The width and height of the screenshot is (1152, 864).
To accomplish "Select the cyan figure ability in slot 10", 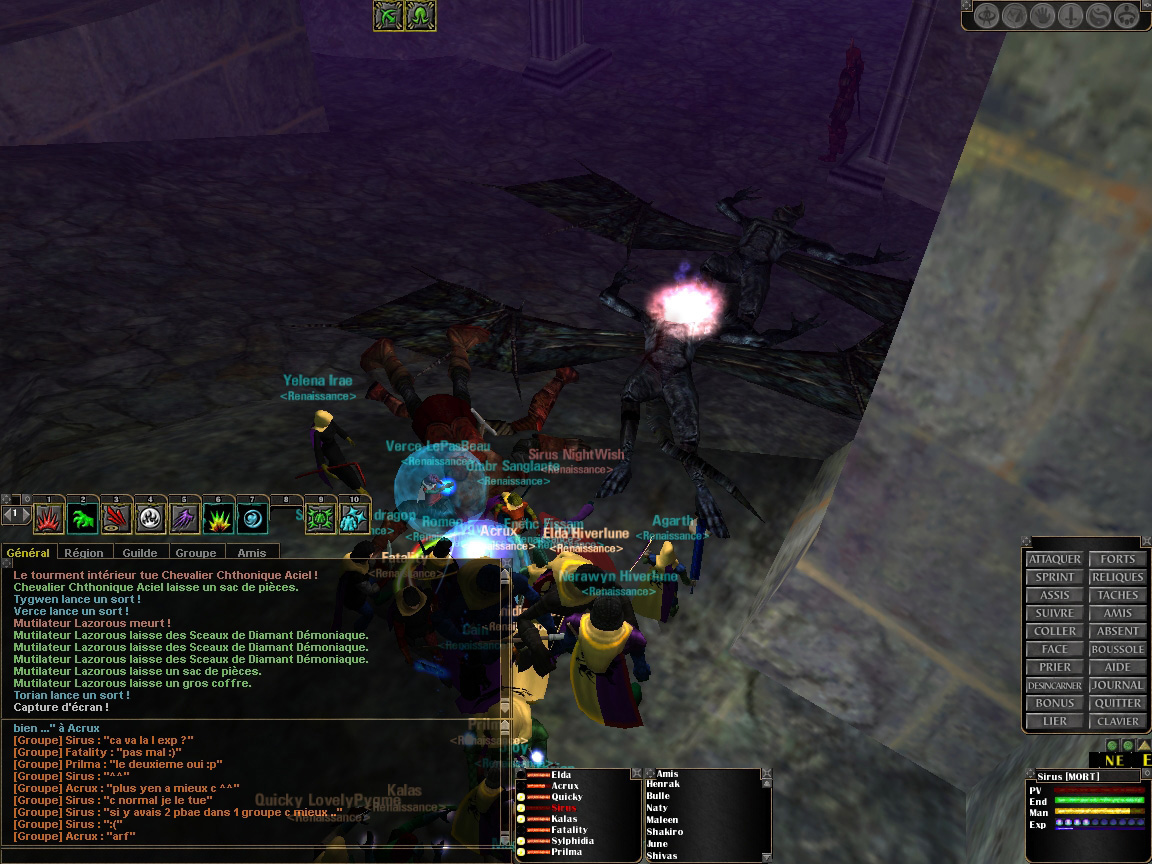I will [354, 518].
